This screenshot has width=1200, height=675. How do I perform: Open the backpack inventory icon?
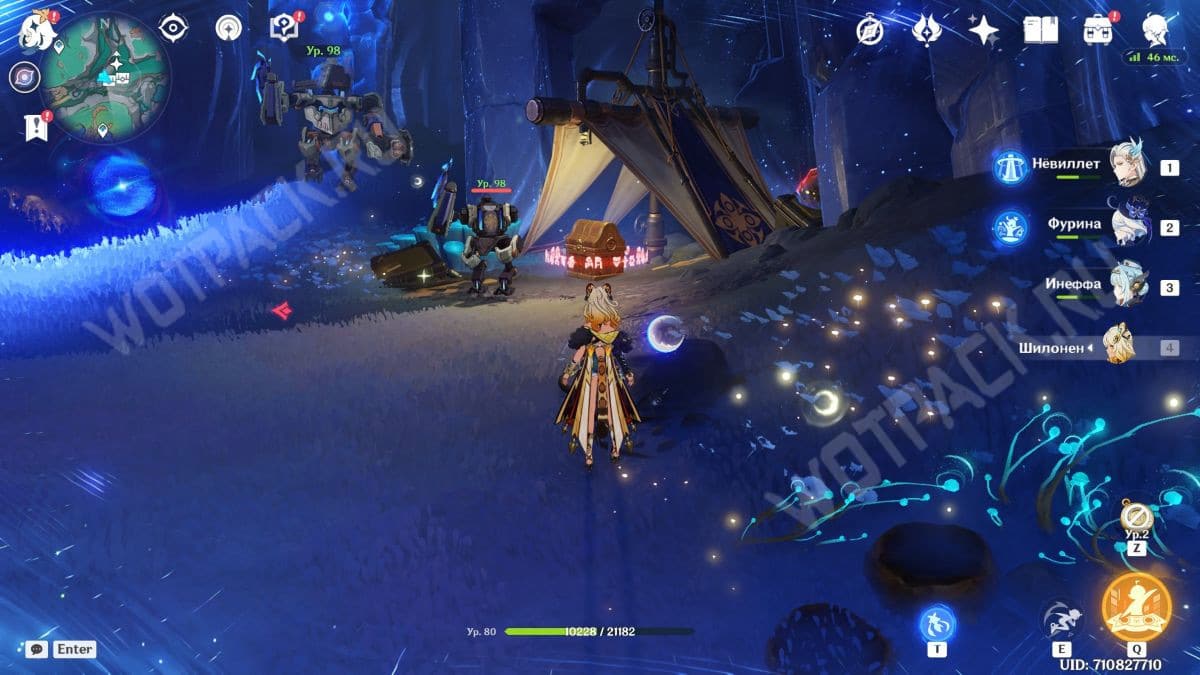pyautogui.click(x=1098, y=31)
